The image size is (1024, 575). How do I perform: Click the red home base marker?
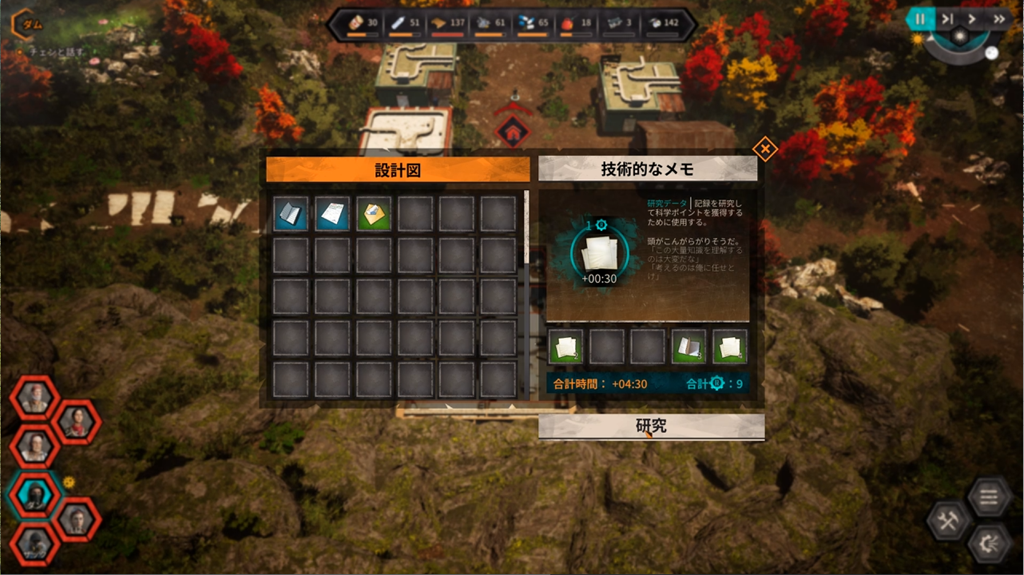[x=513, y=130]
